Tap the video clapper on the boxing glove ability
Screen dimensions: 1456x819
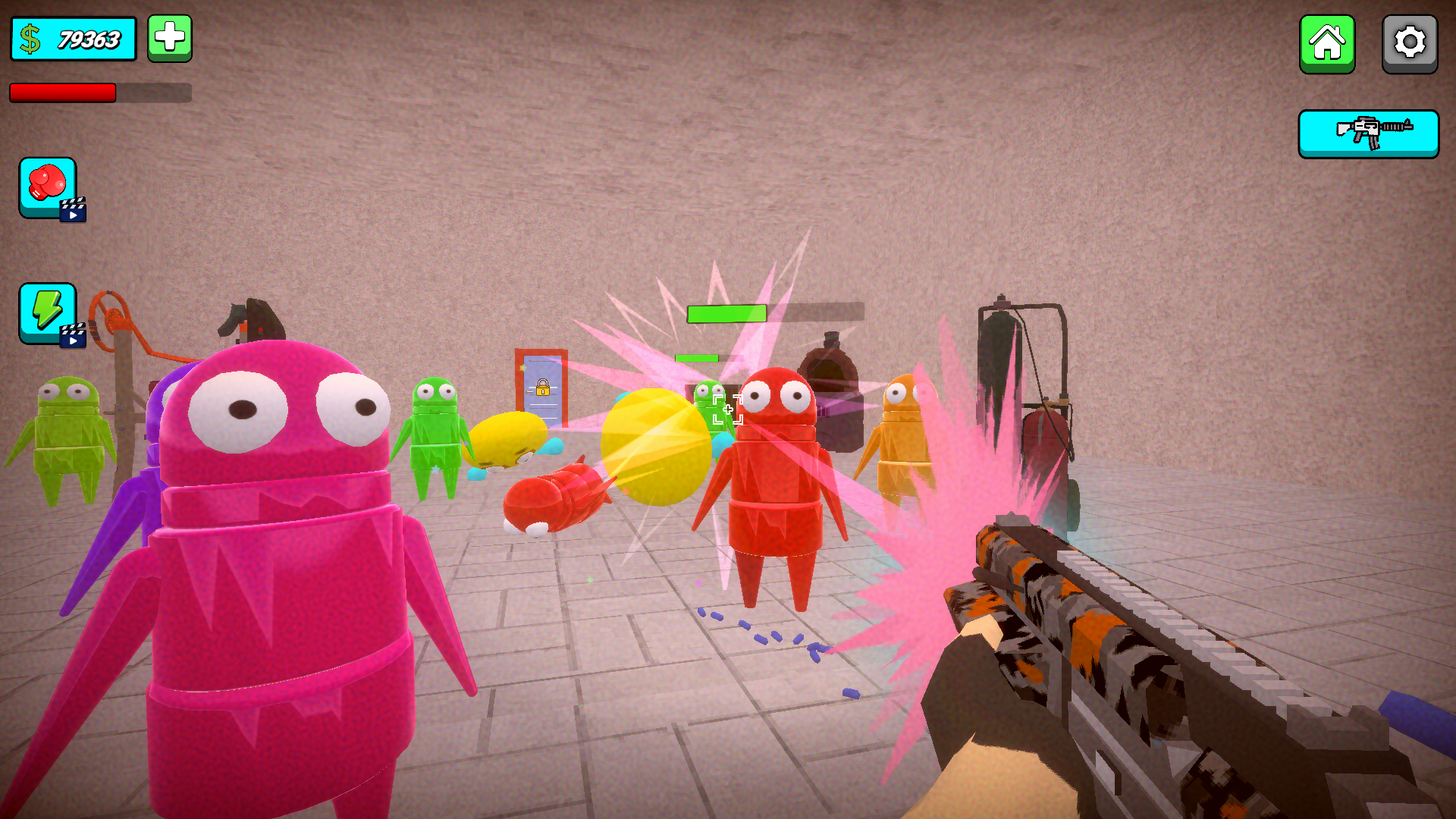(71, 212)
